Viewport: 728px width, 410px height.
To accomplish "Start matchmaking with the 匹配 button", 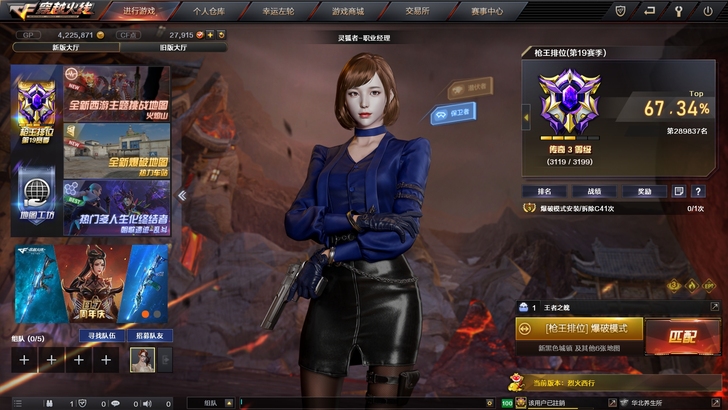I will 683,336.
